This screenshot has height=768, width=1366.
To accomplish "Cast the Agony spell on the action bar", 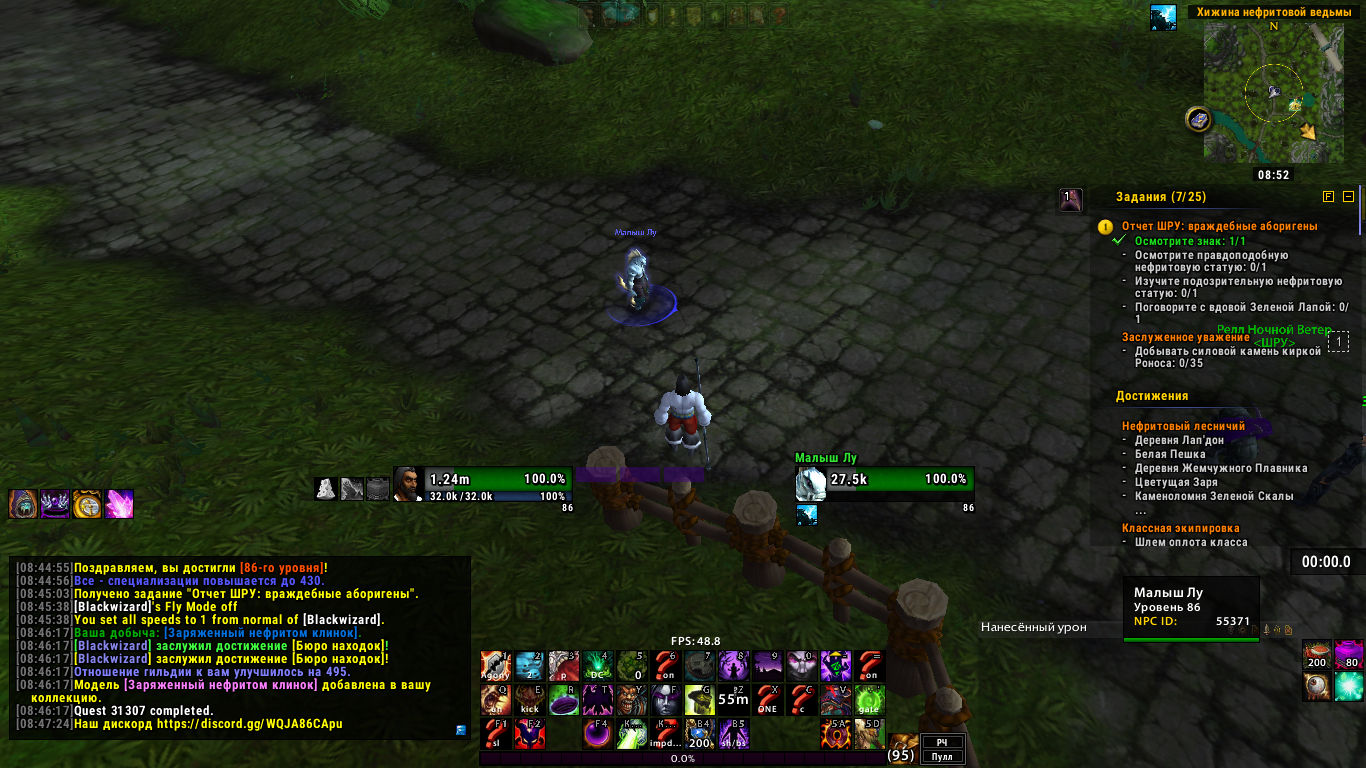I will click(496, 667).
